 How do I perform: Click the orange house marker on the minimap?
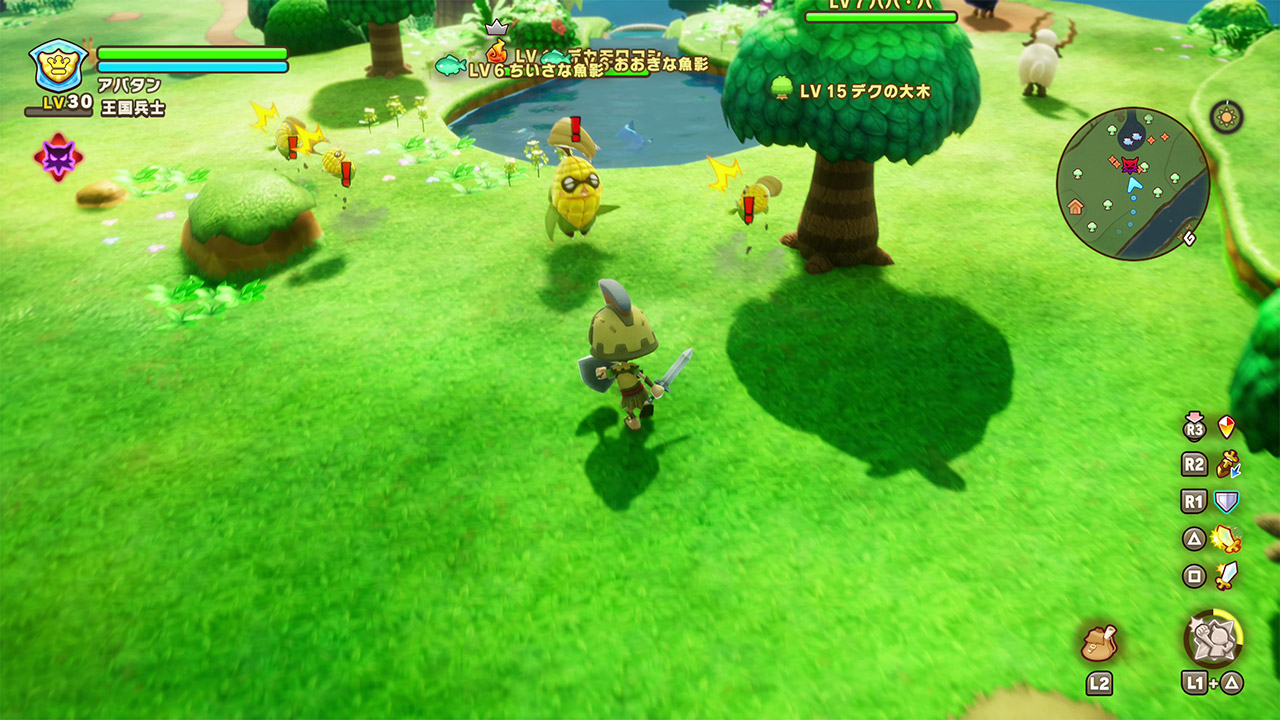[x=1076, y=207]
